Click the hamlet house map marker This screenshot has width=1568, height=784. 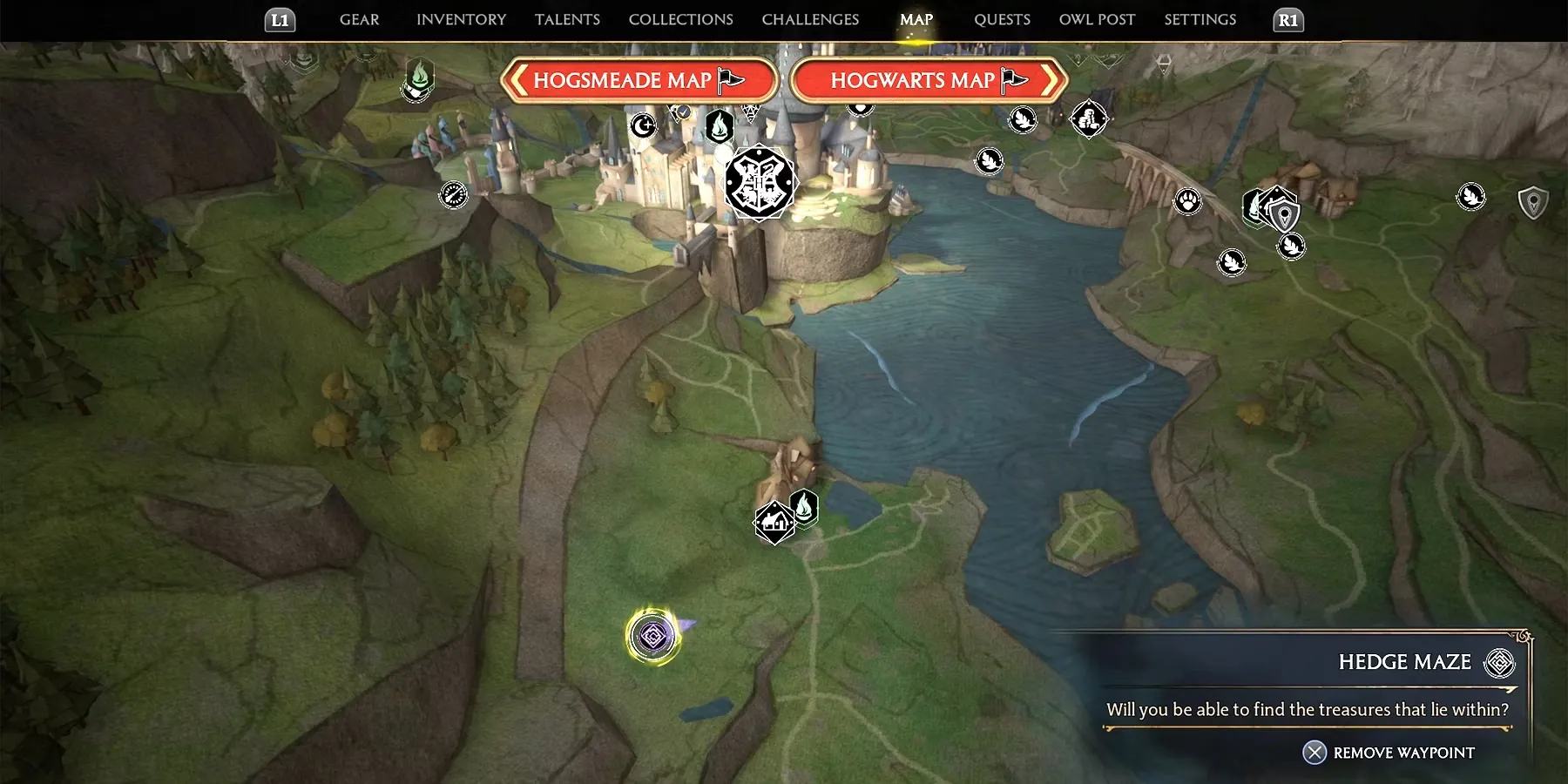coord(774,523)
